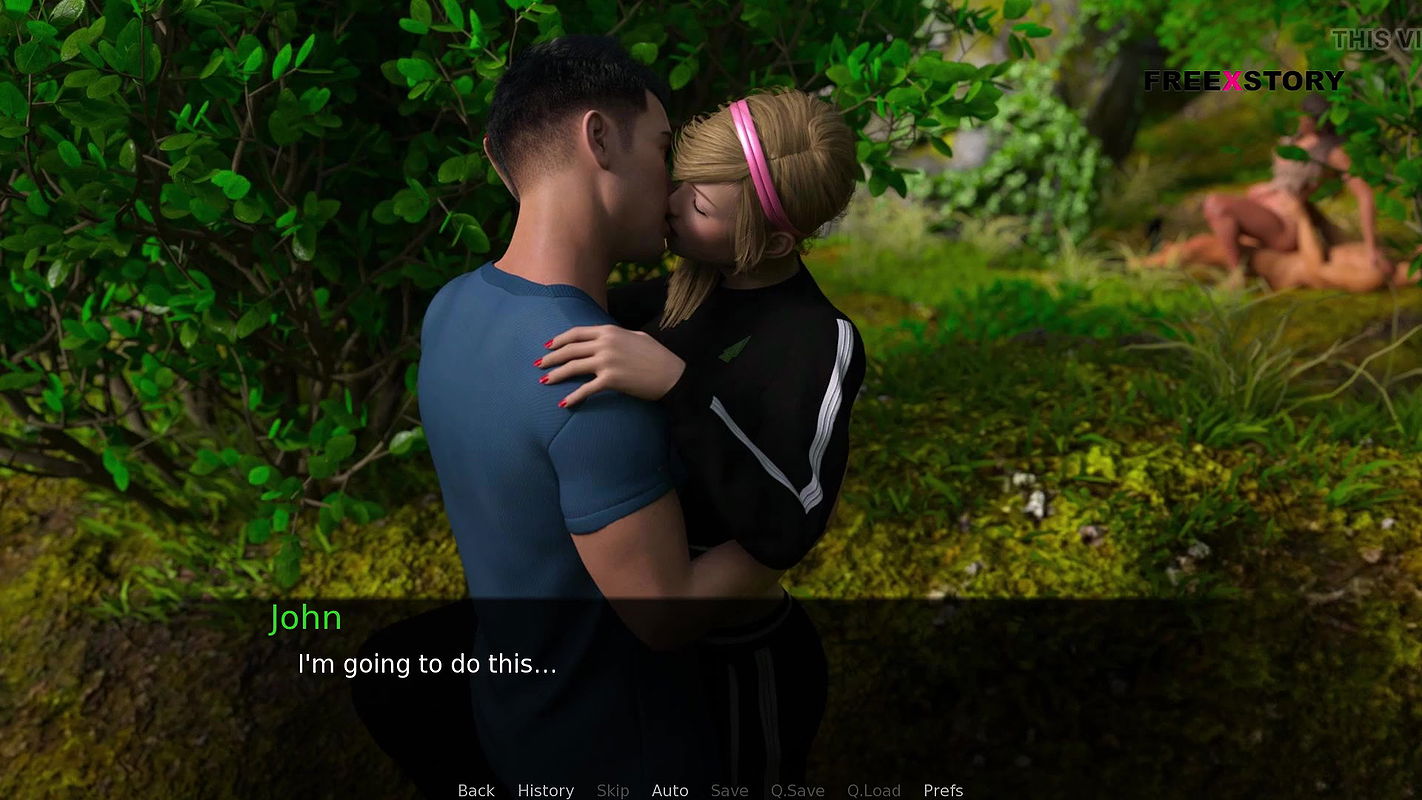
Task: Click the scene to continue the conversation
Action: [700, 400]
